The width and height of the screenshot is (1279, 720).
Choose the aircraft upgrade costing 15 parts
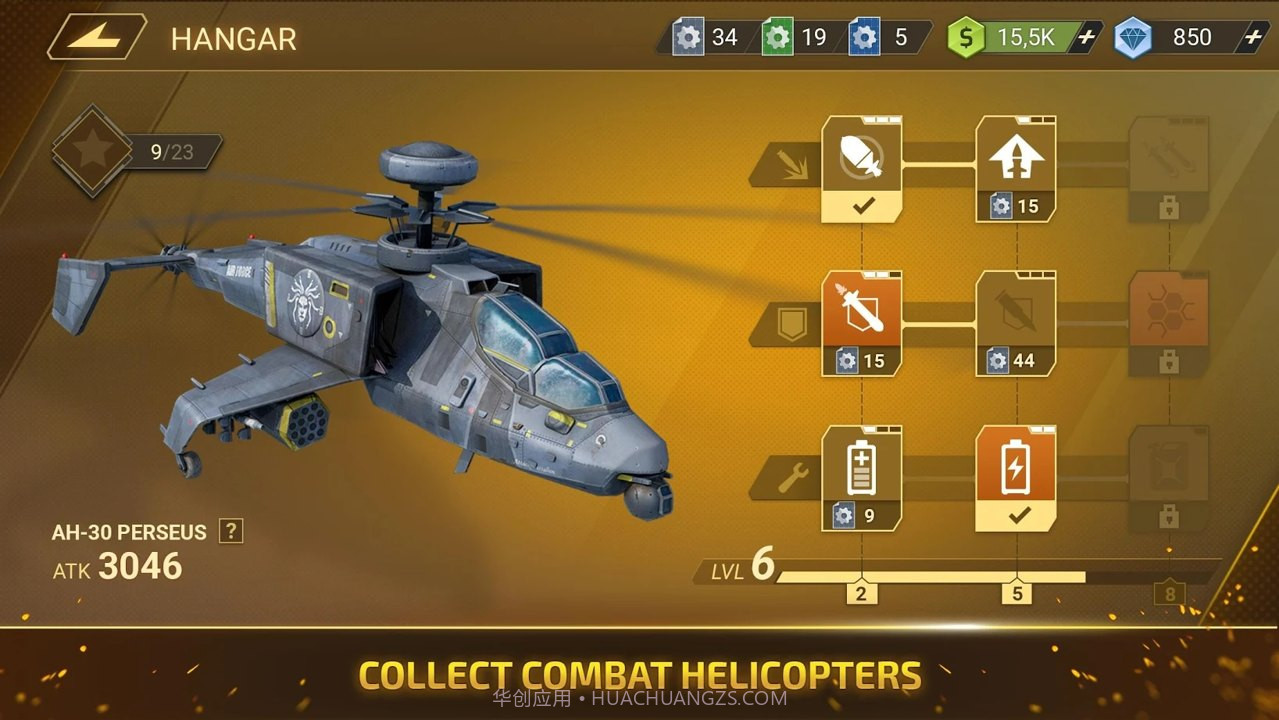(1016, 168)
